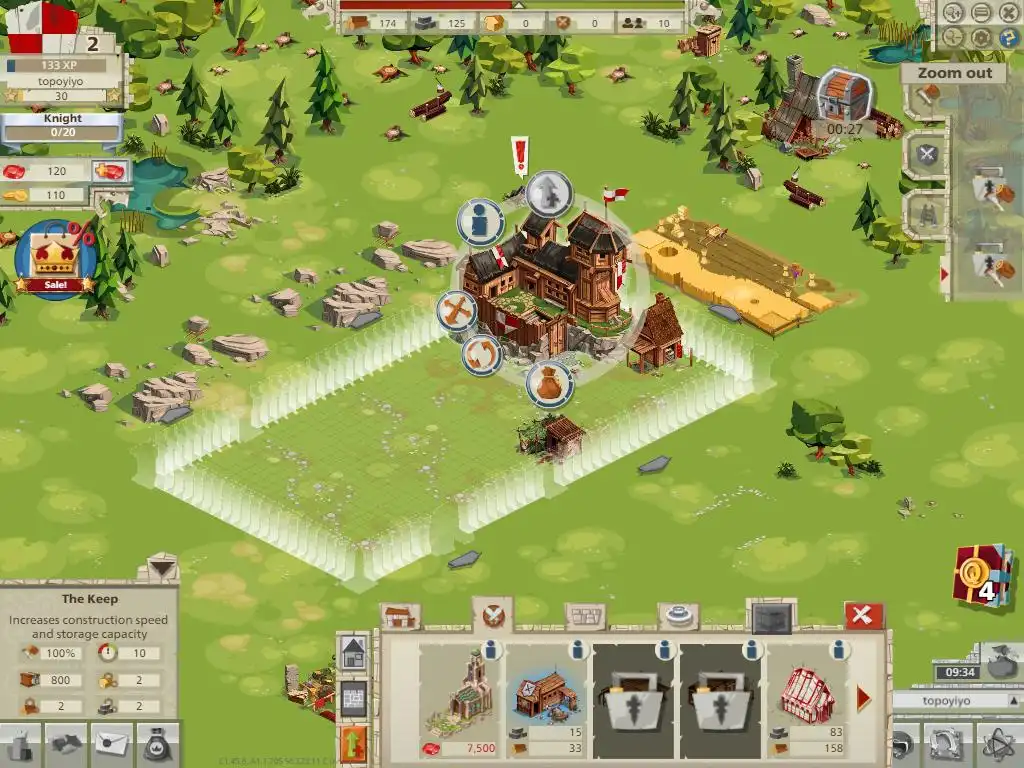Open the question mark help button
The width and height of the screenshot is (1024, 768).
[x=1007, y=38]
